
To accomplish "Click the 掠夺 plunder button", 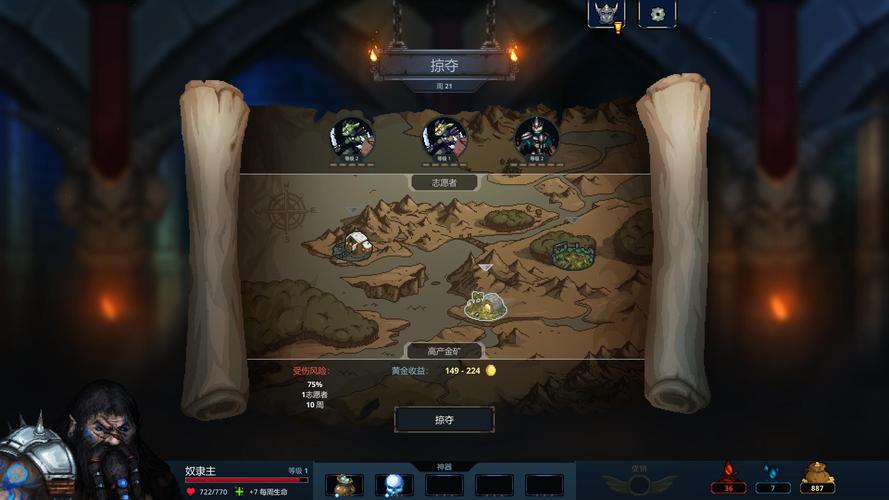I will 444,420.
